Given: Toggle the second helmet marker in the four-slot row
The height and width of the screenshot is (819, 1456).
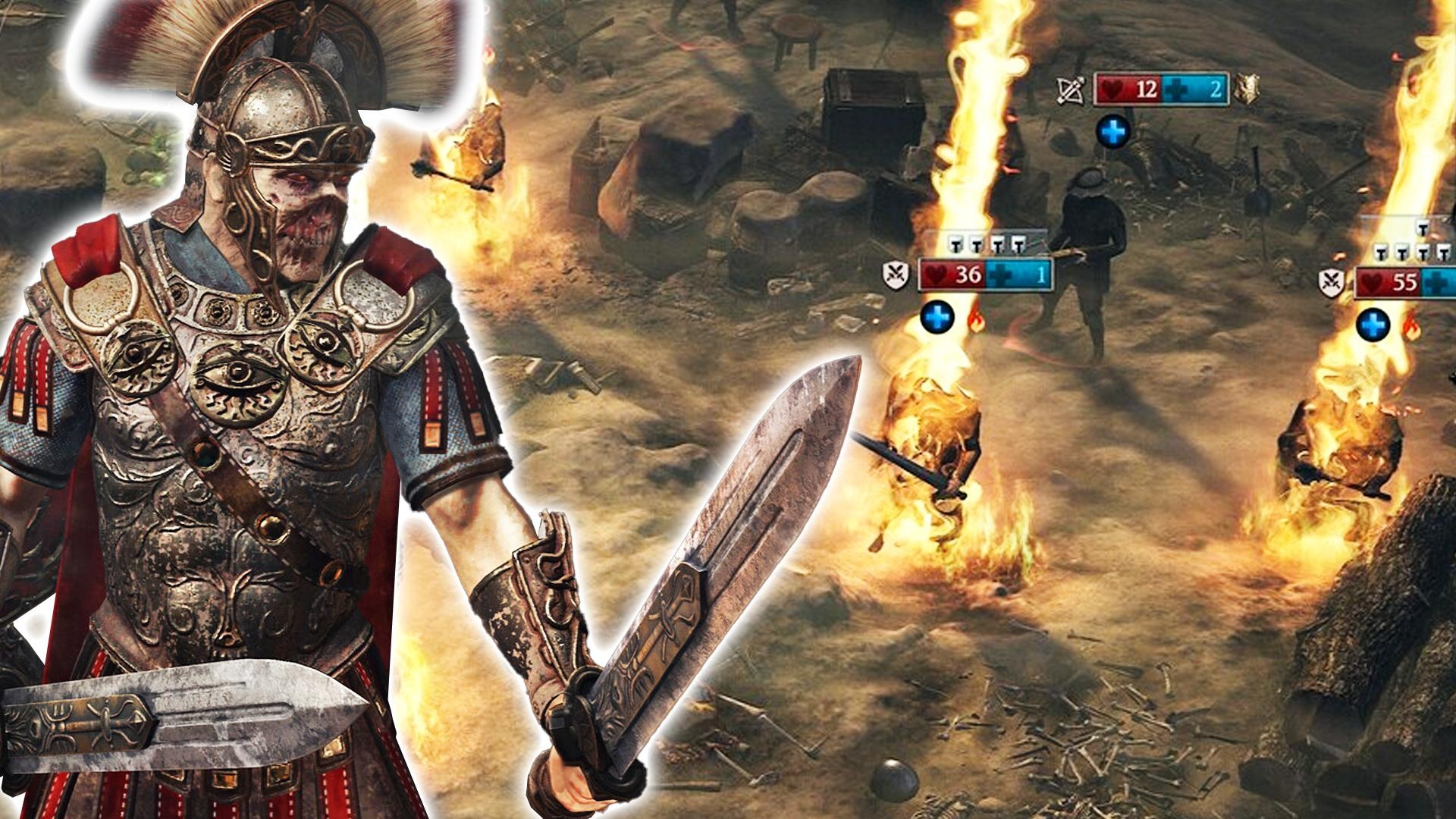Looking at the screenshot, I should 977,244.
